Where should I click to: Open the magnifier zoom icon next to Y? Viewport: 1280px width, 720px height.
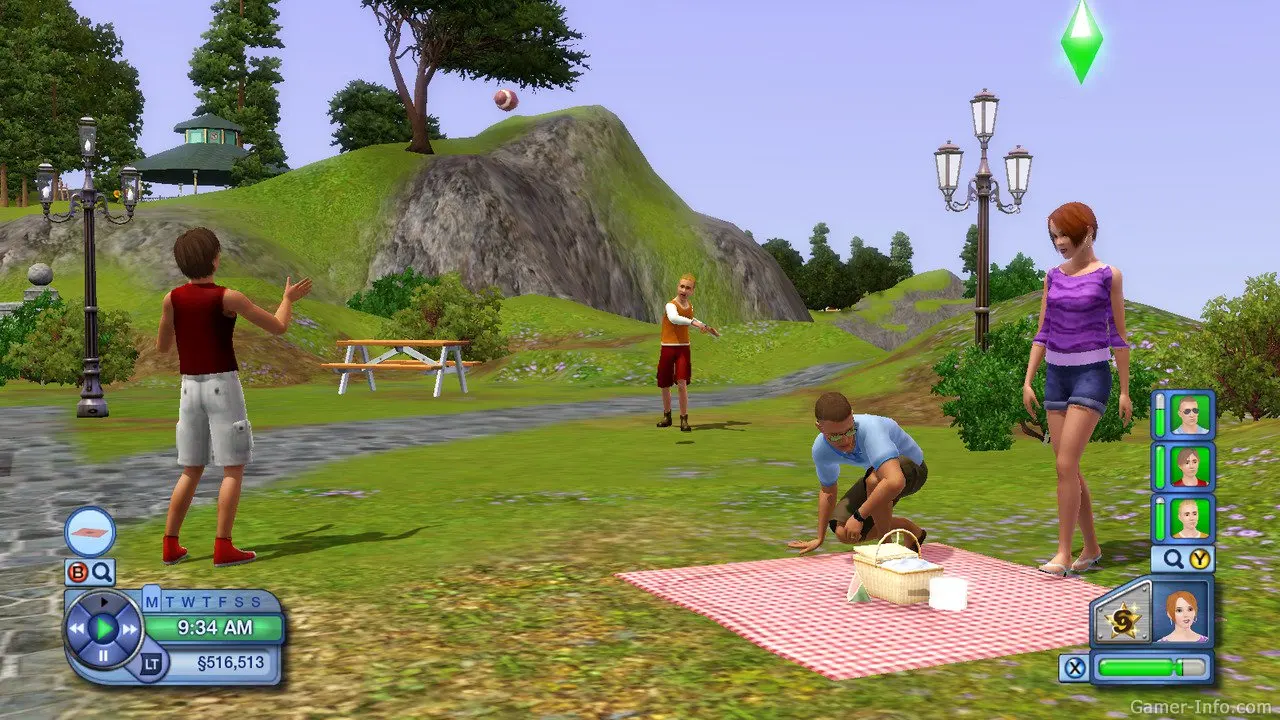click(x=1172, y=557)
